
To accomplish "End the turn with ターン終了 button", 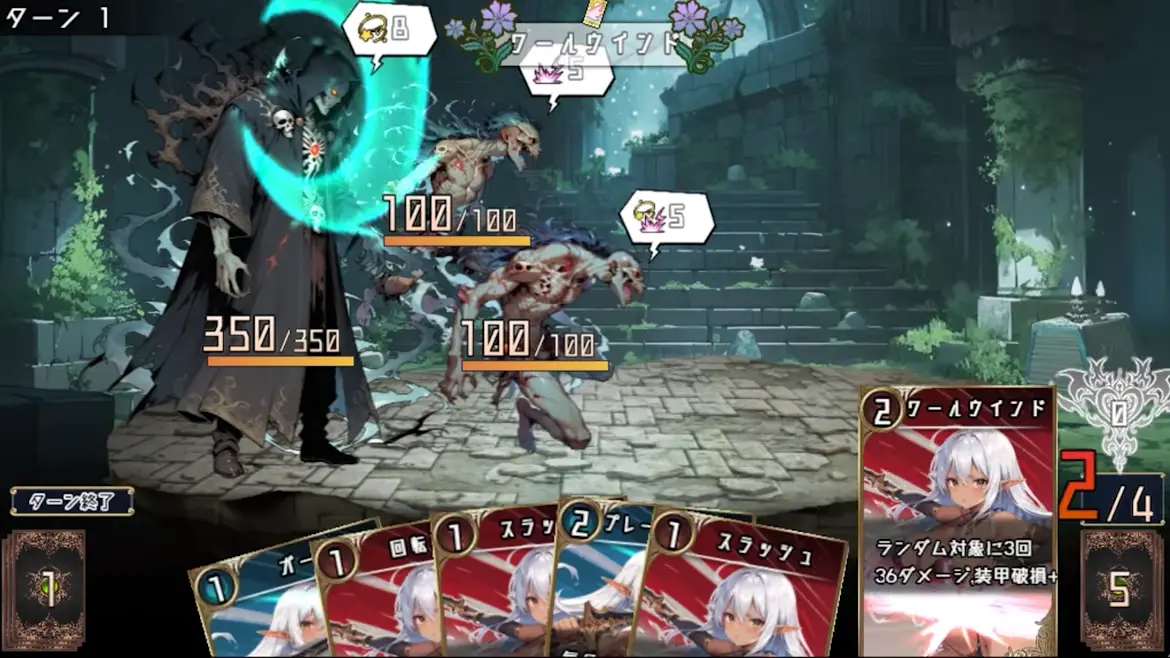I will pos(73,501).
